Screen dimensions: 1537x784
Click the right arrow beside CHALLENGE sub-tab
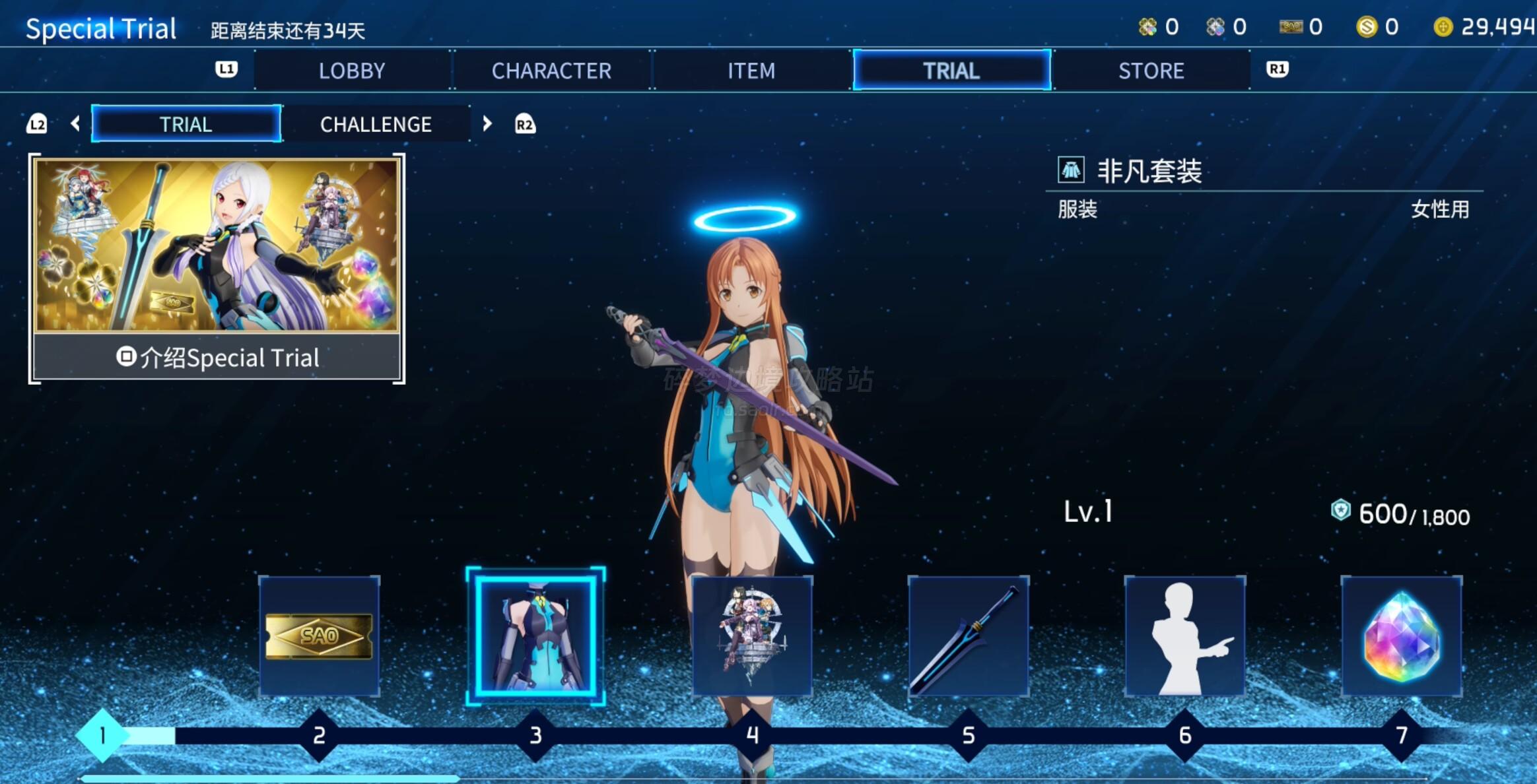pos(487,124)
